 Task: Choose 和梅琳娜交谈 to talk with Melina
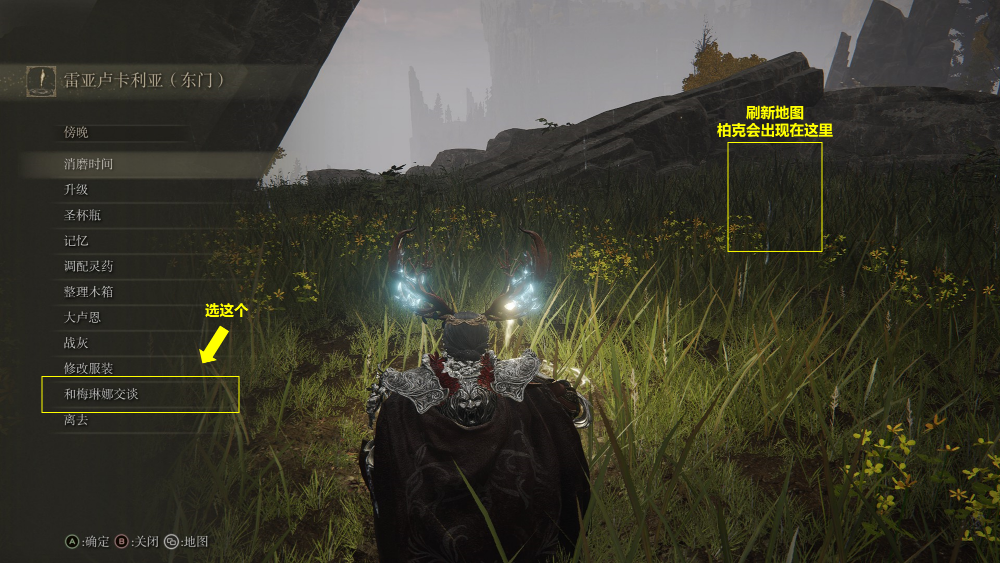tap(101, 394)
